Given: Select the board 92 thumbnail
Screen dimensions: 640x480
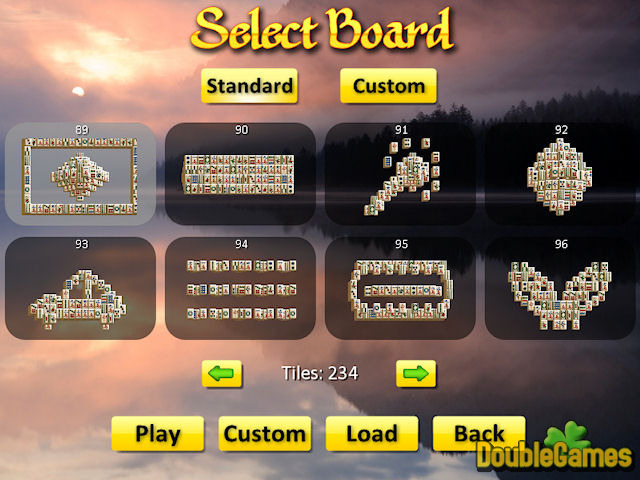Looking at the screenshot, I should (x=560, y=173).
